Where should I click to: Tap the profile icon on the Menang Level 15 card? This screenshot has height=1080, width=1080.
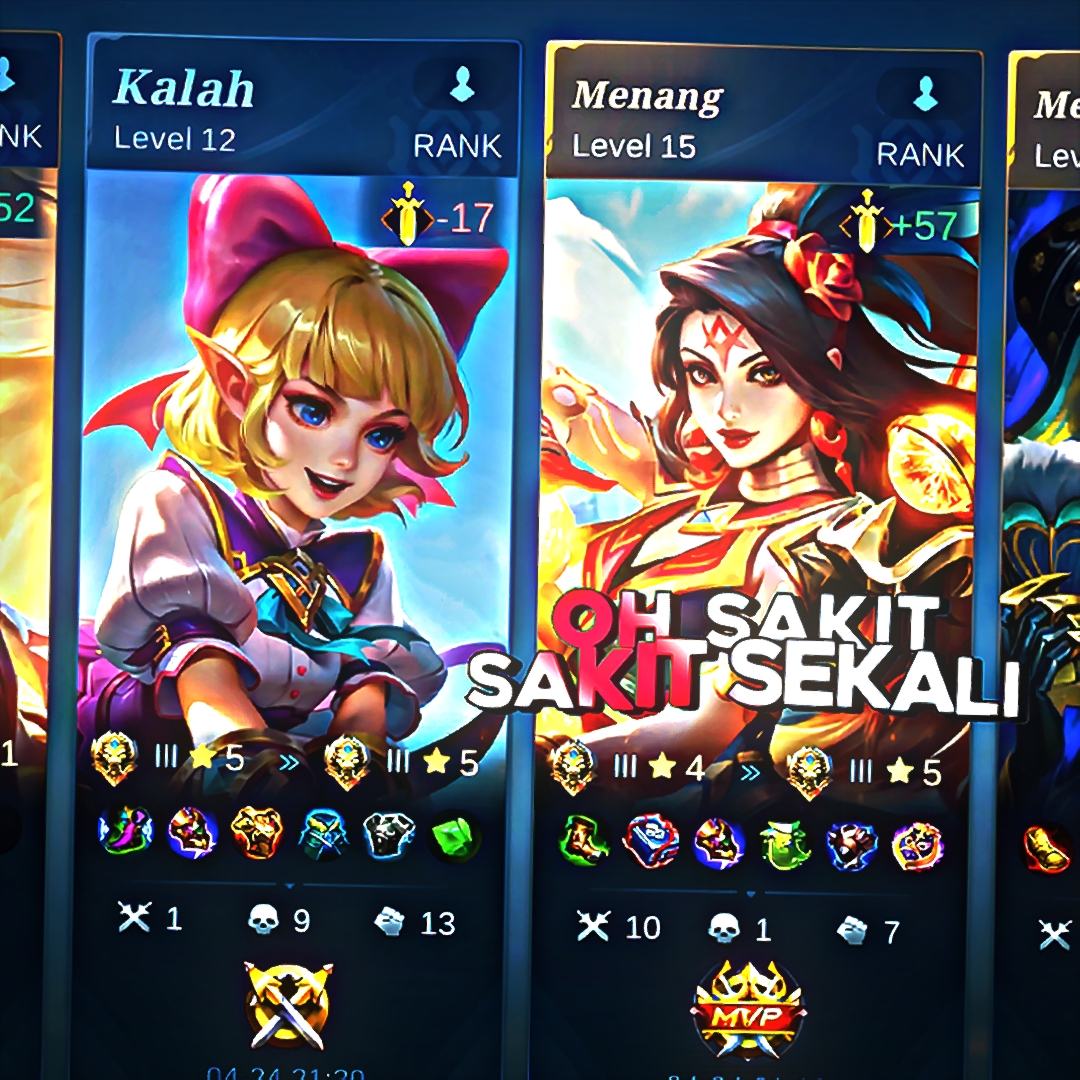[925, 95]
